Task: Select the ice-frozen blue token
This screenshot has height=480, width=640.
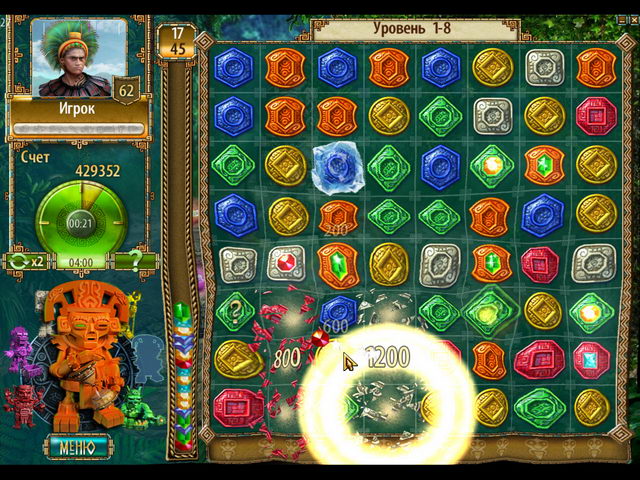Action: point(337,166)
